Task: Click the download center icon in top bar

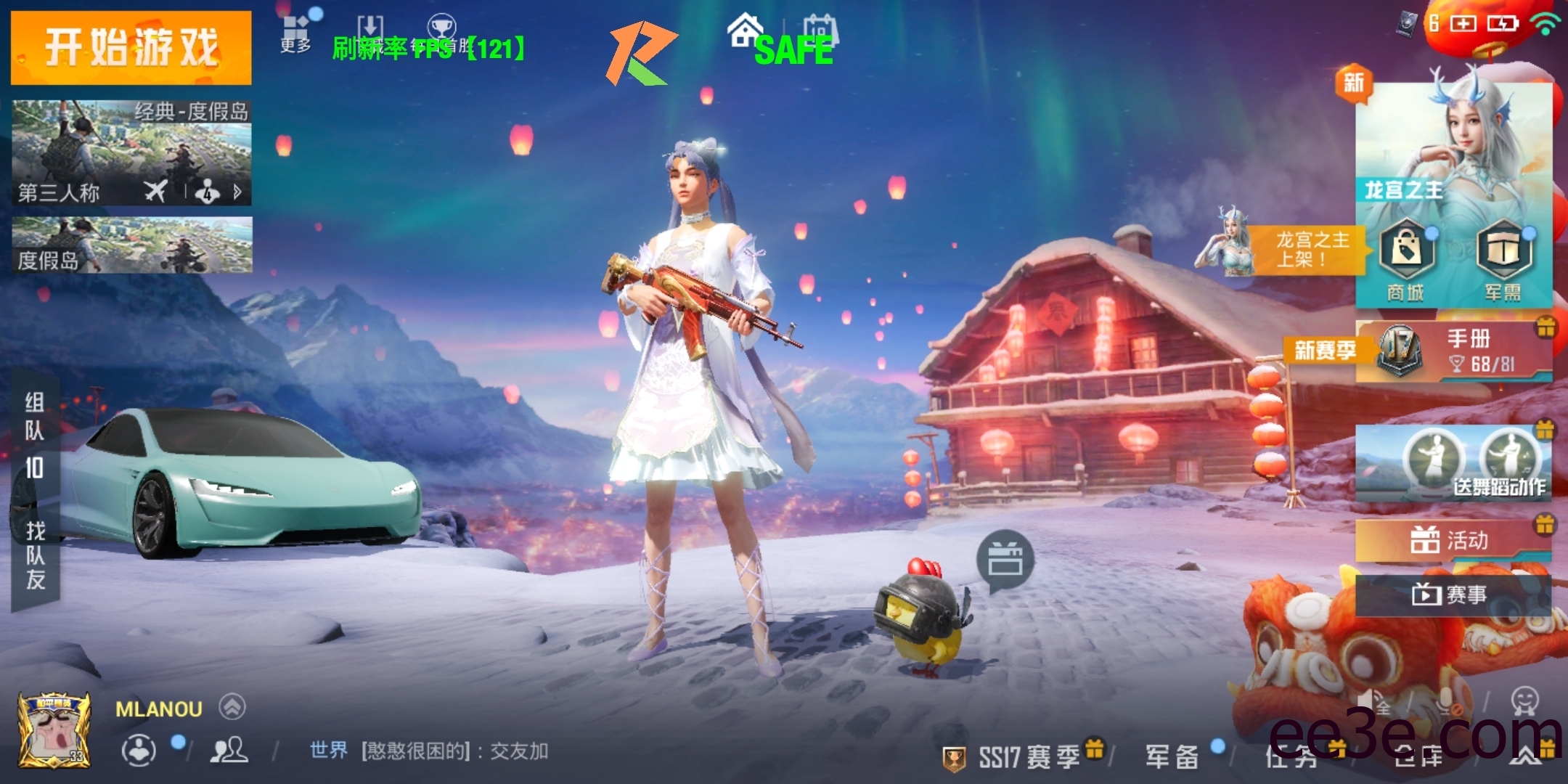Action: (x=370, y=25)
